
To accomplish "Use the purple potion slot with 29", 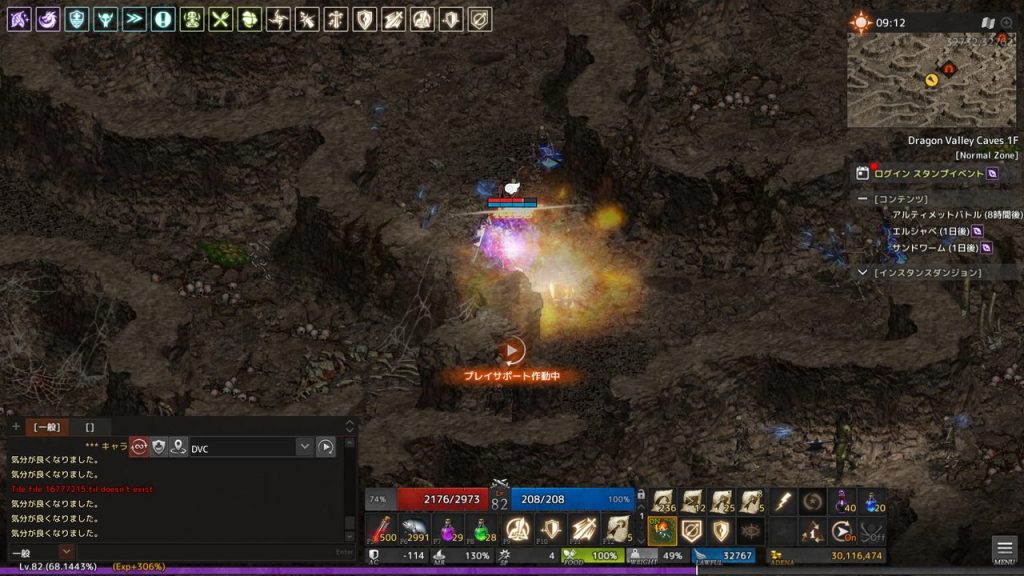I will click(449, 530).
